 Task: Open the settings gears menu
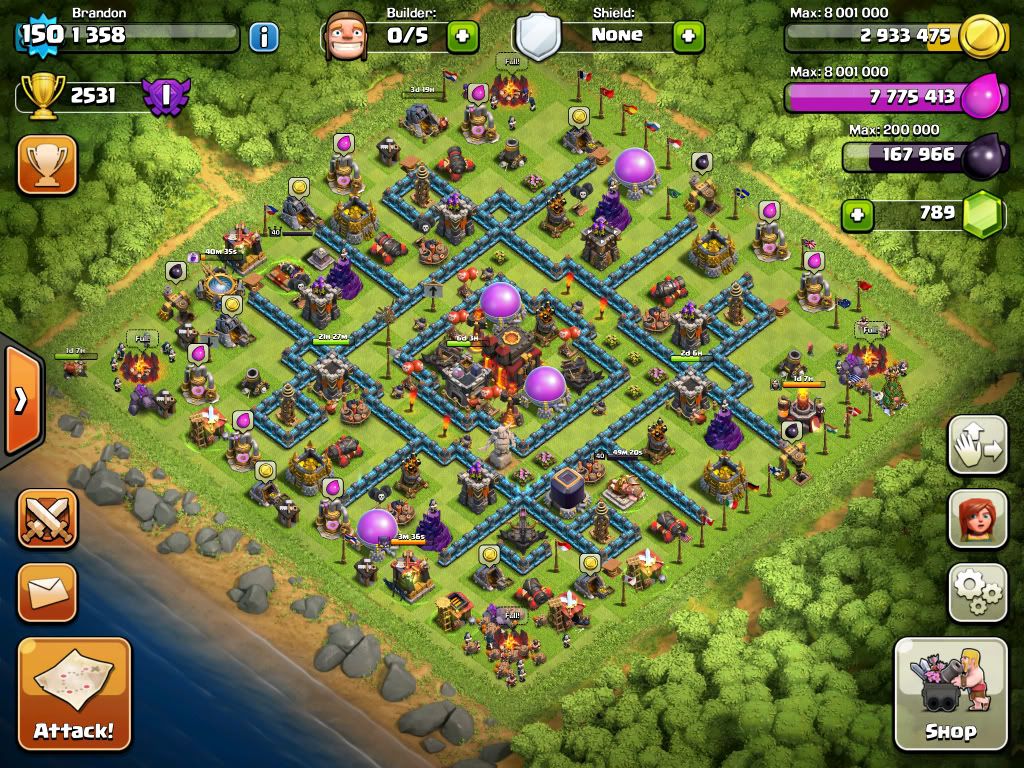(977, 593)
